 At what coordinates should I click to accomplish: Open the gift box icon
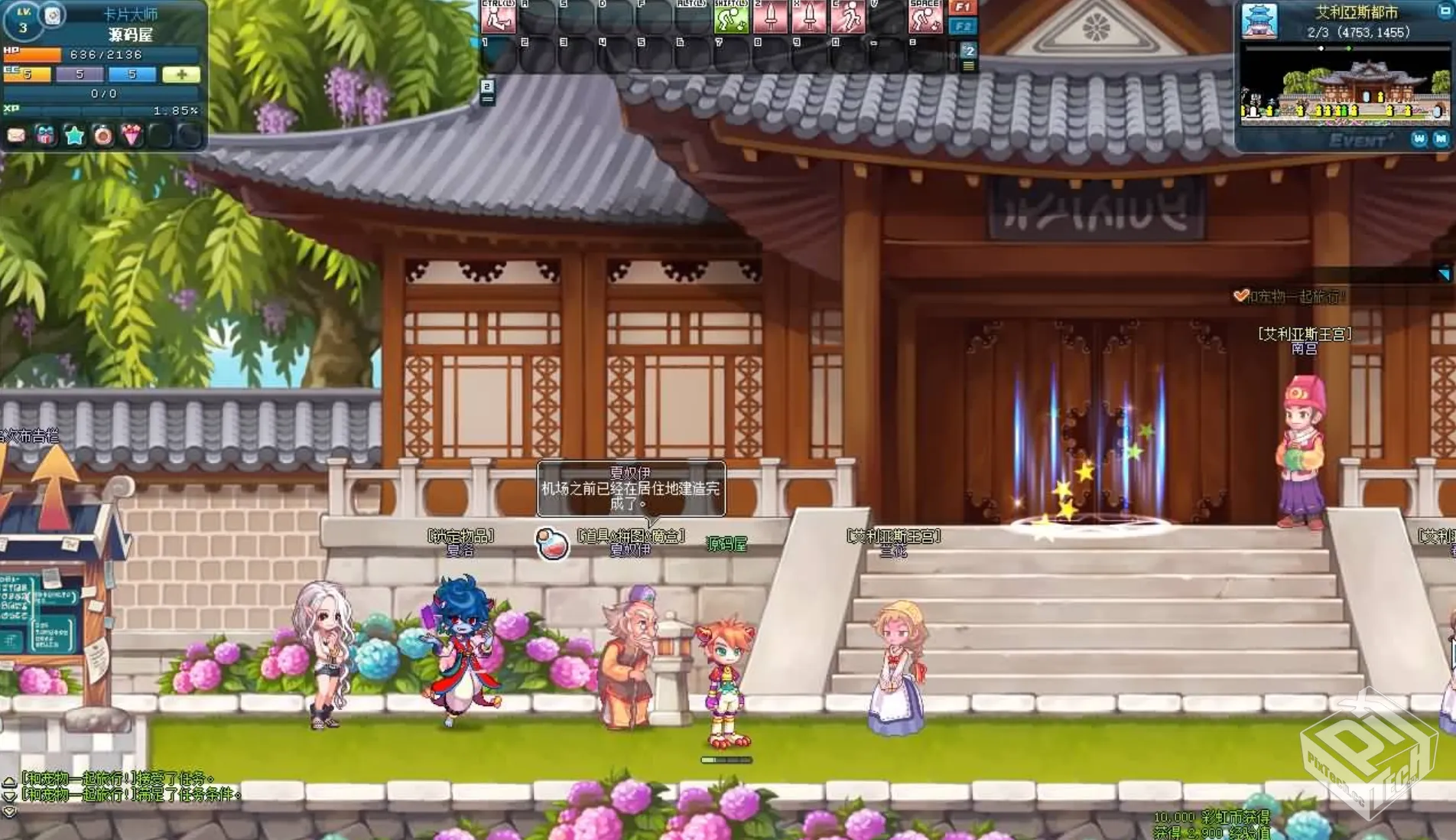45,136
